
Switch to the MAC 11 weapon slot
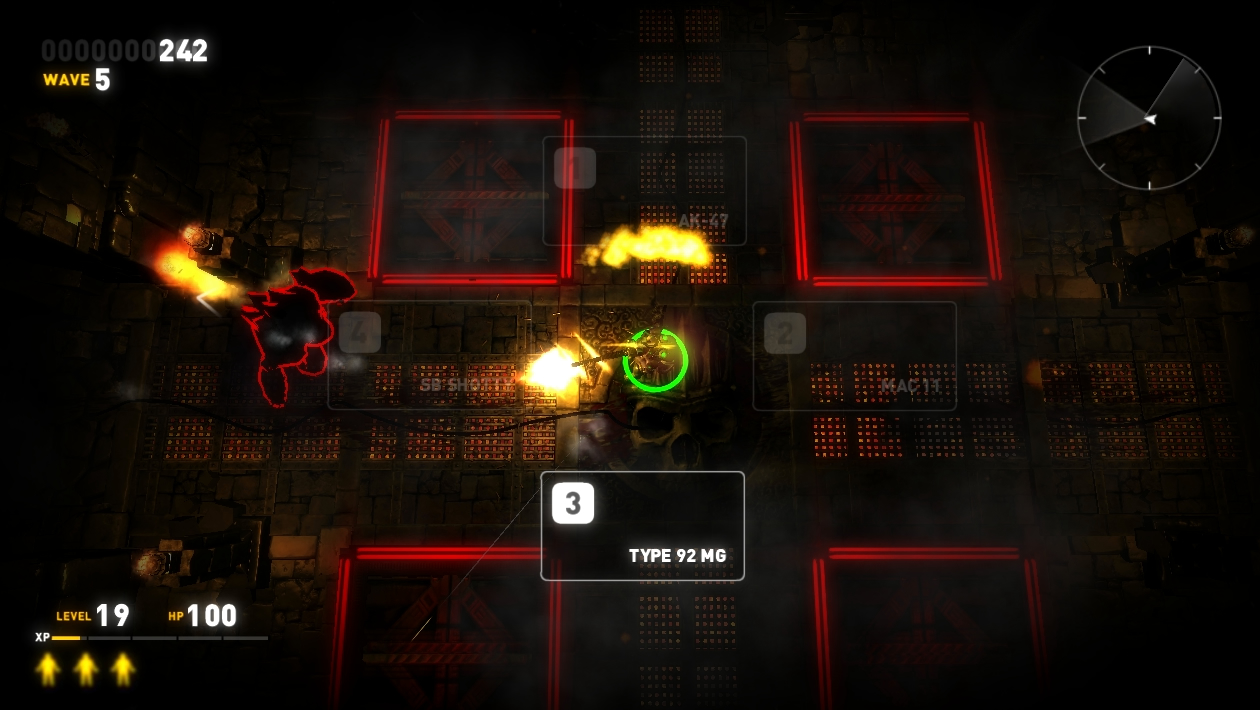pos(855,356)
